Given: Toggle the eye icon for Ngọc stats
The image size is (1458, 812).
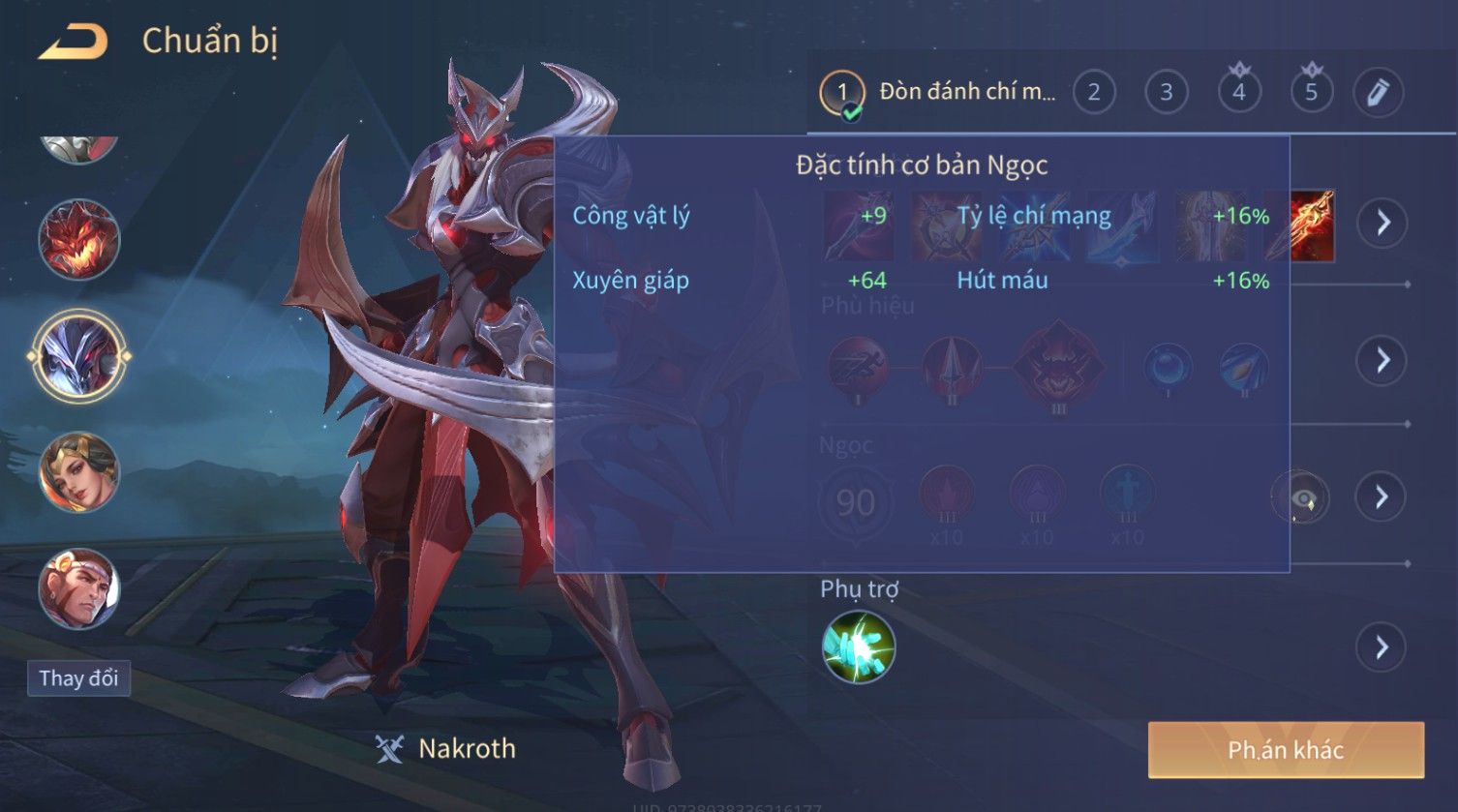Looking at the screenshot, I should coord(1300,497).
